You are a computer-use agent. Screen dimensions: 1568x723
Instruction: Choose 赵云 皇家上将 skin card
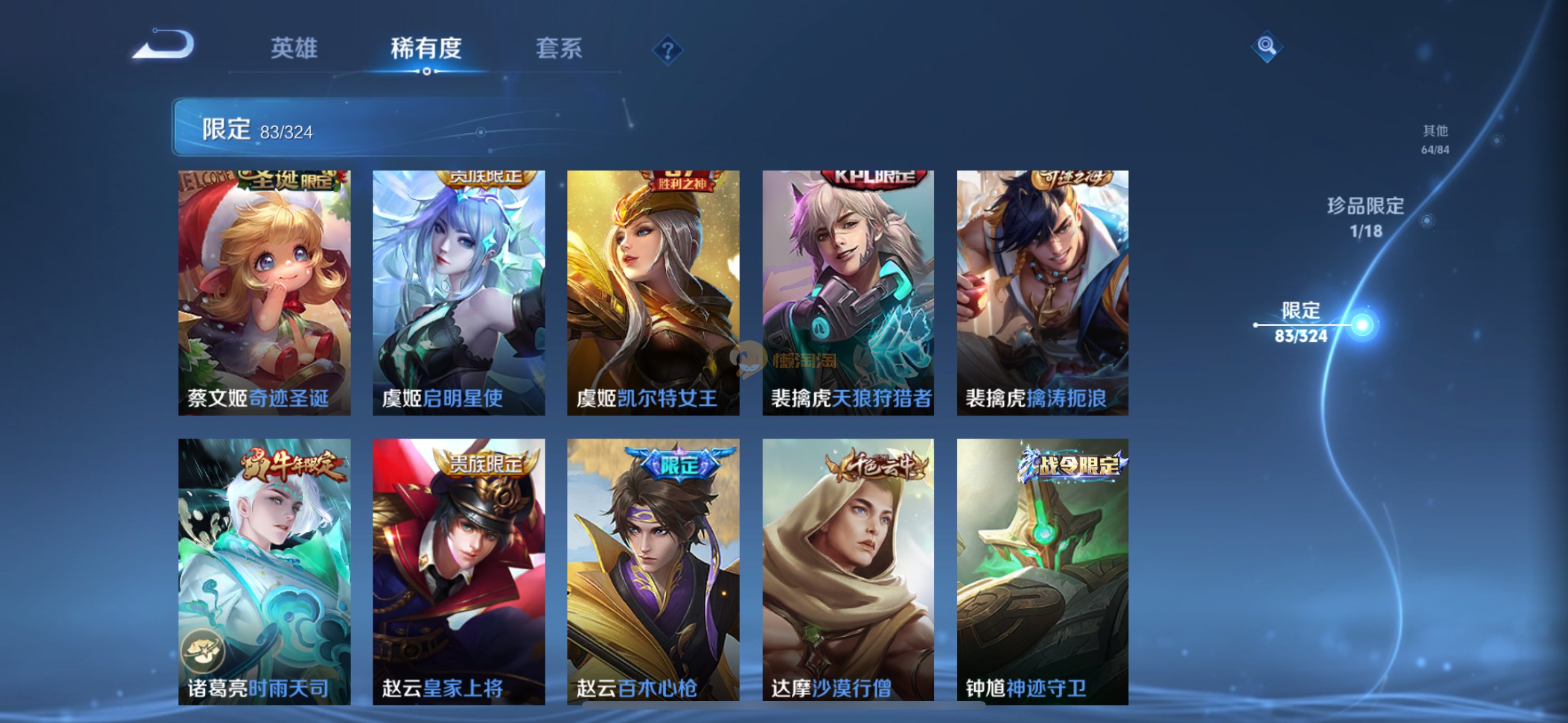pos(458,571)
